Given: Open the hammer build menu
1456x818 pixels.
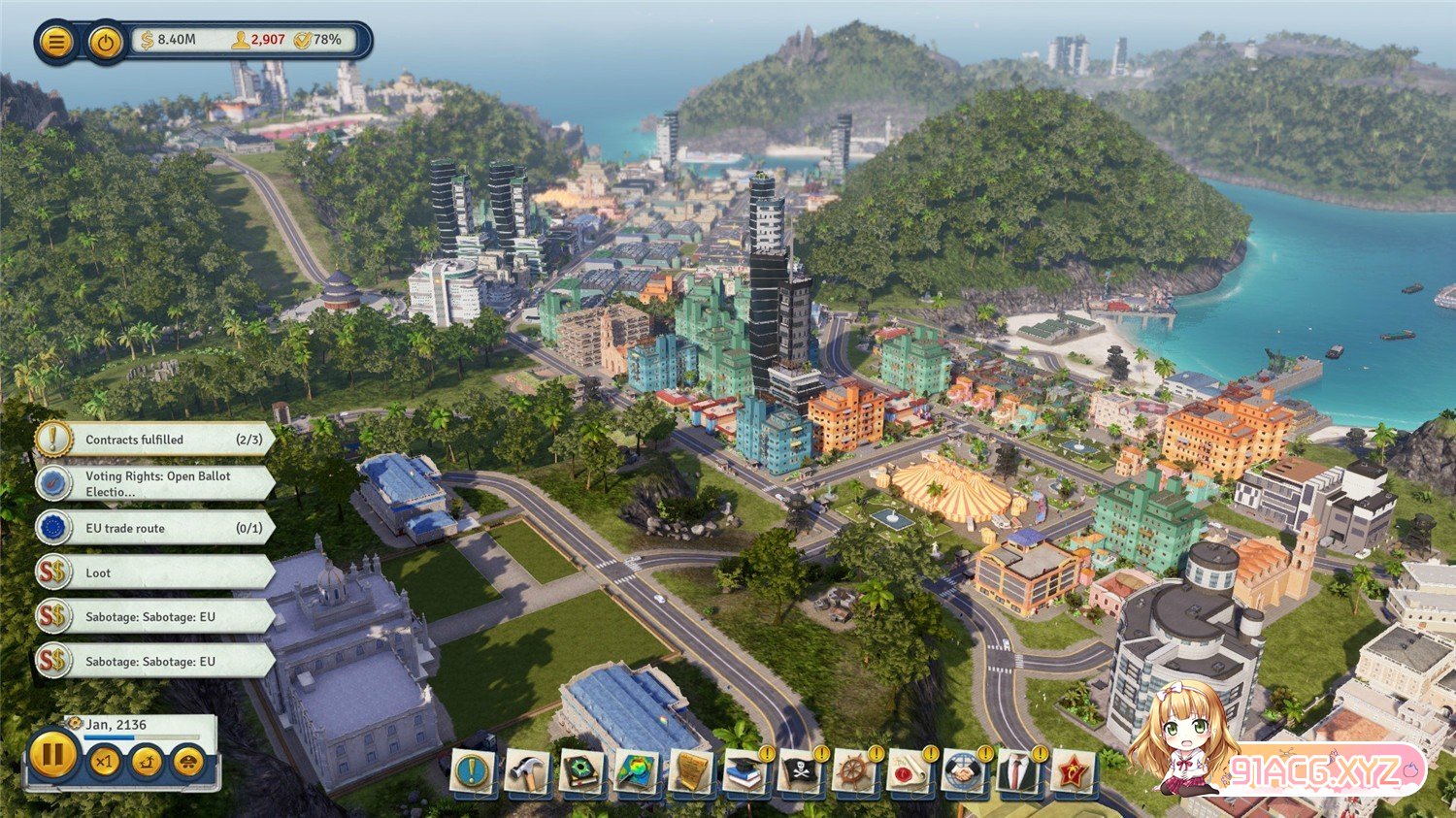Looking at the screenshot, I should [x=527, y=772].
